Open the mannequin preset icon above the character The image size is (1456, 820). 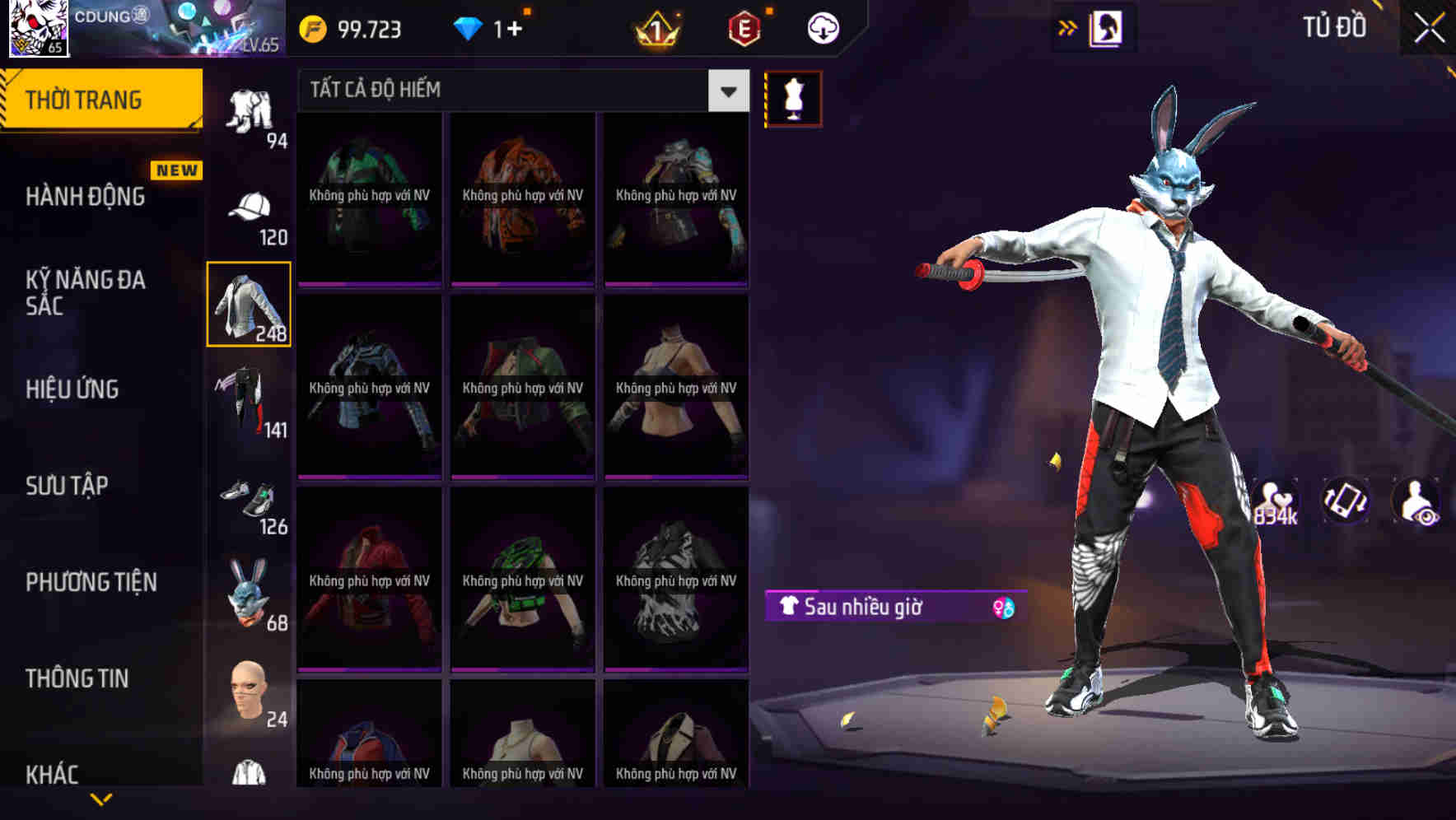792,98
